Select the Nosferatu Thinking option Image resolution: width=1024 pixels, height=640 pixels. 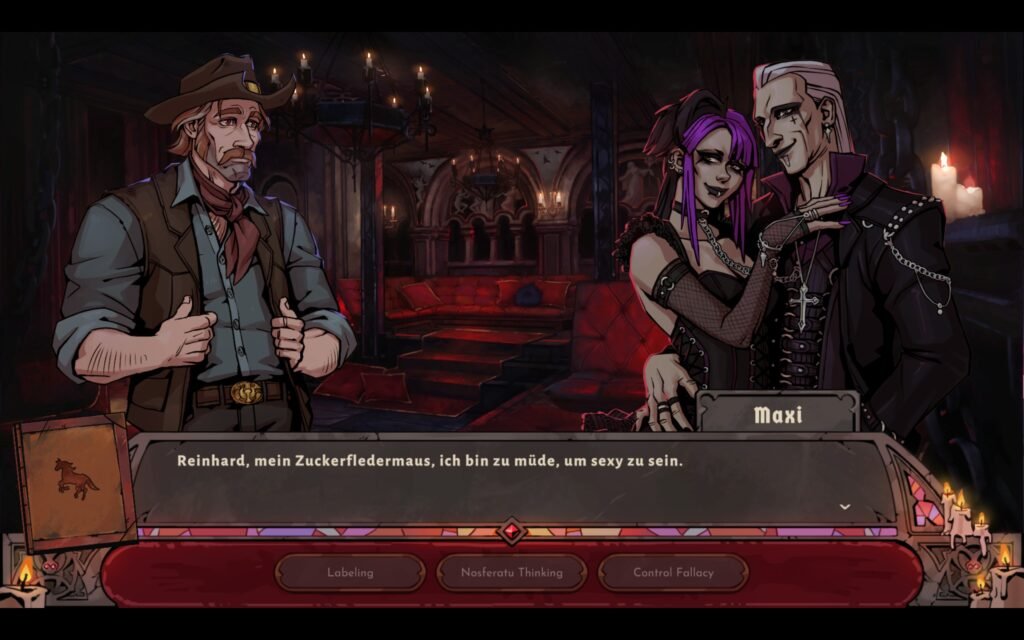(x=511, y=573)
